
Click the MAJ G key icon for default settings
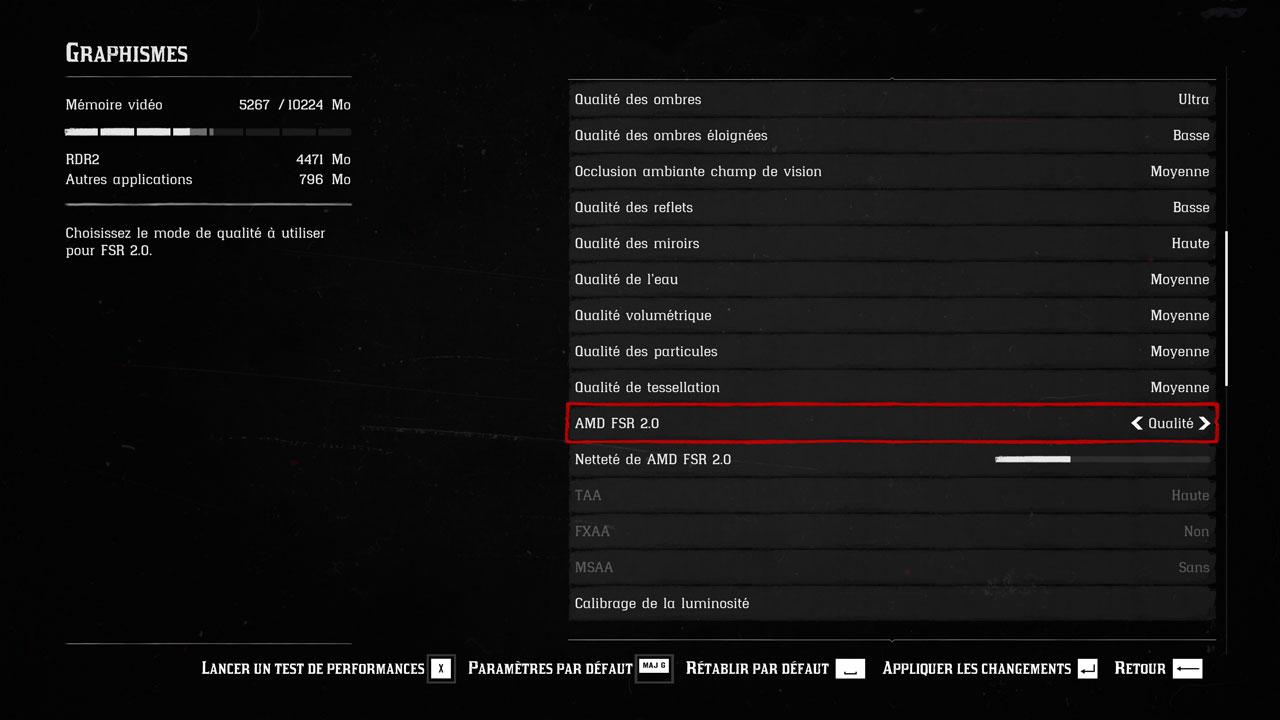[x=654, y=668]
